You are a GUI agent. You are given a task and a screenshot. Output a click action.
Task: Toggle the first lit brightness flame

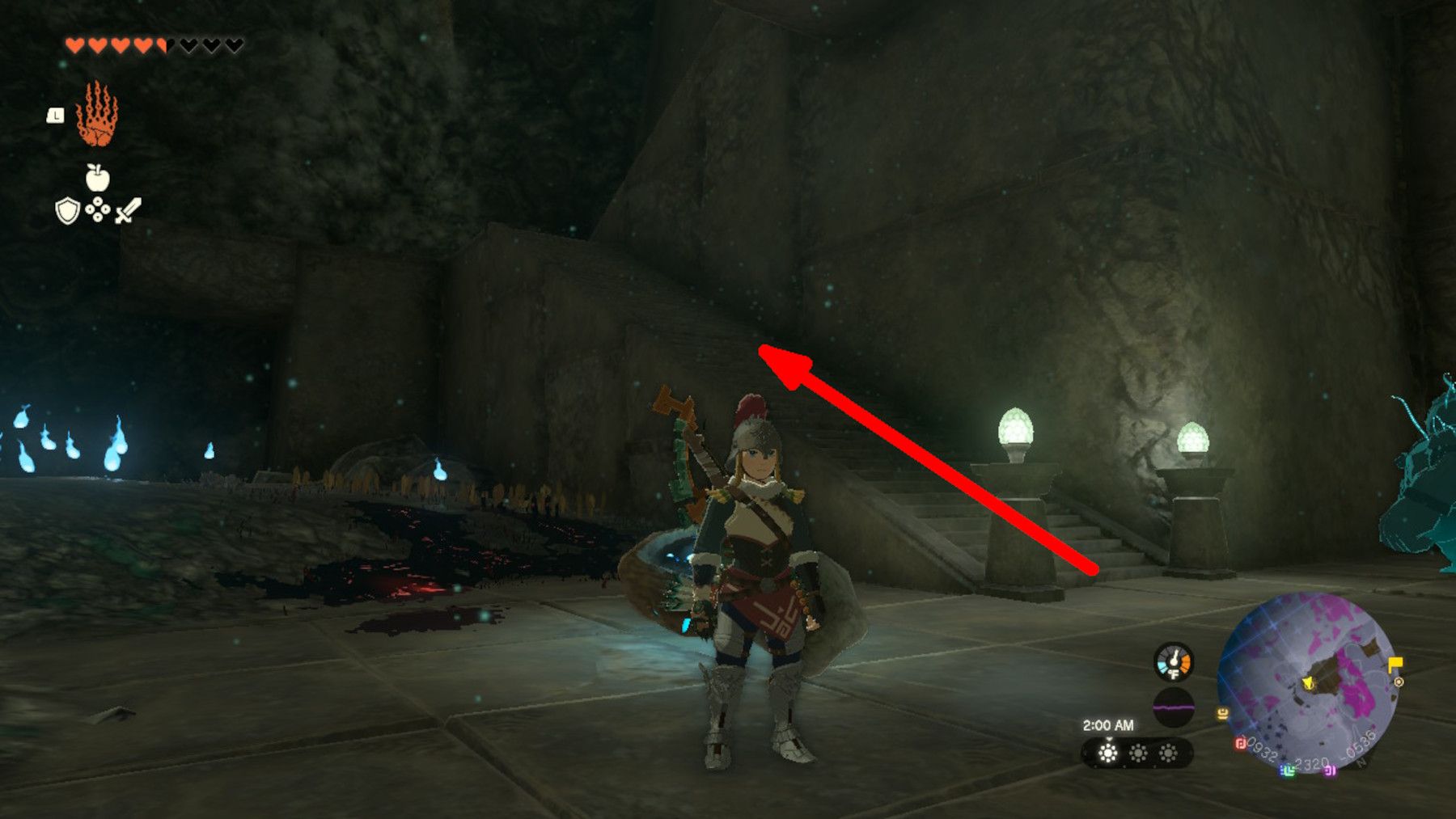[1108, 754]
